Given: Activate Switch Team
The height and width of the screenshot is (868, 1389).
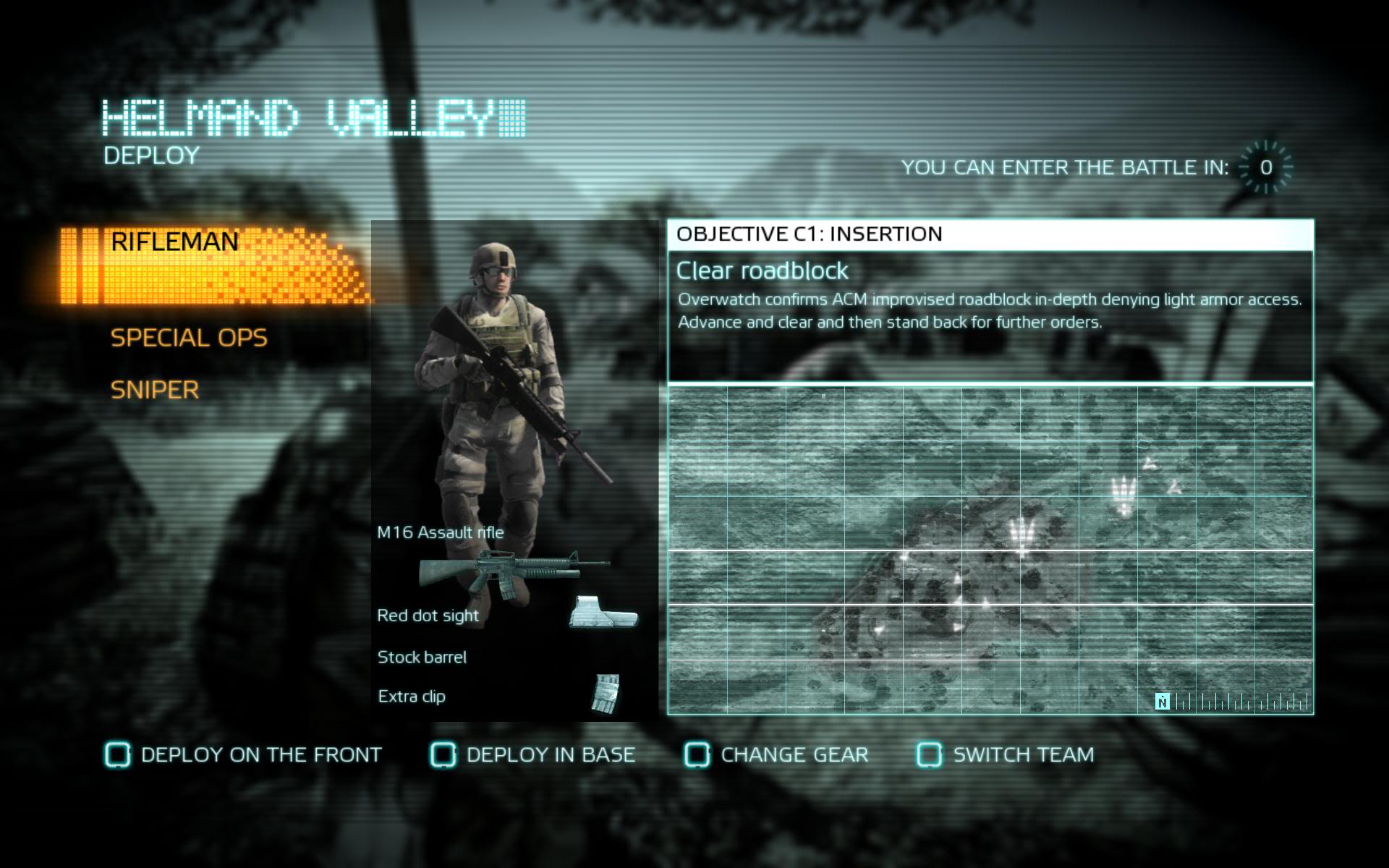Looking at the screenshot, I should click(1006, 755).
